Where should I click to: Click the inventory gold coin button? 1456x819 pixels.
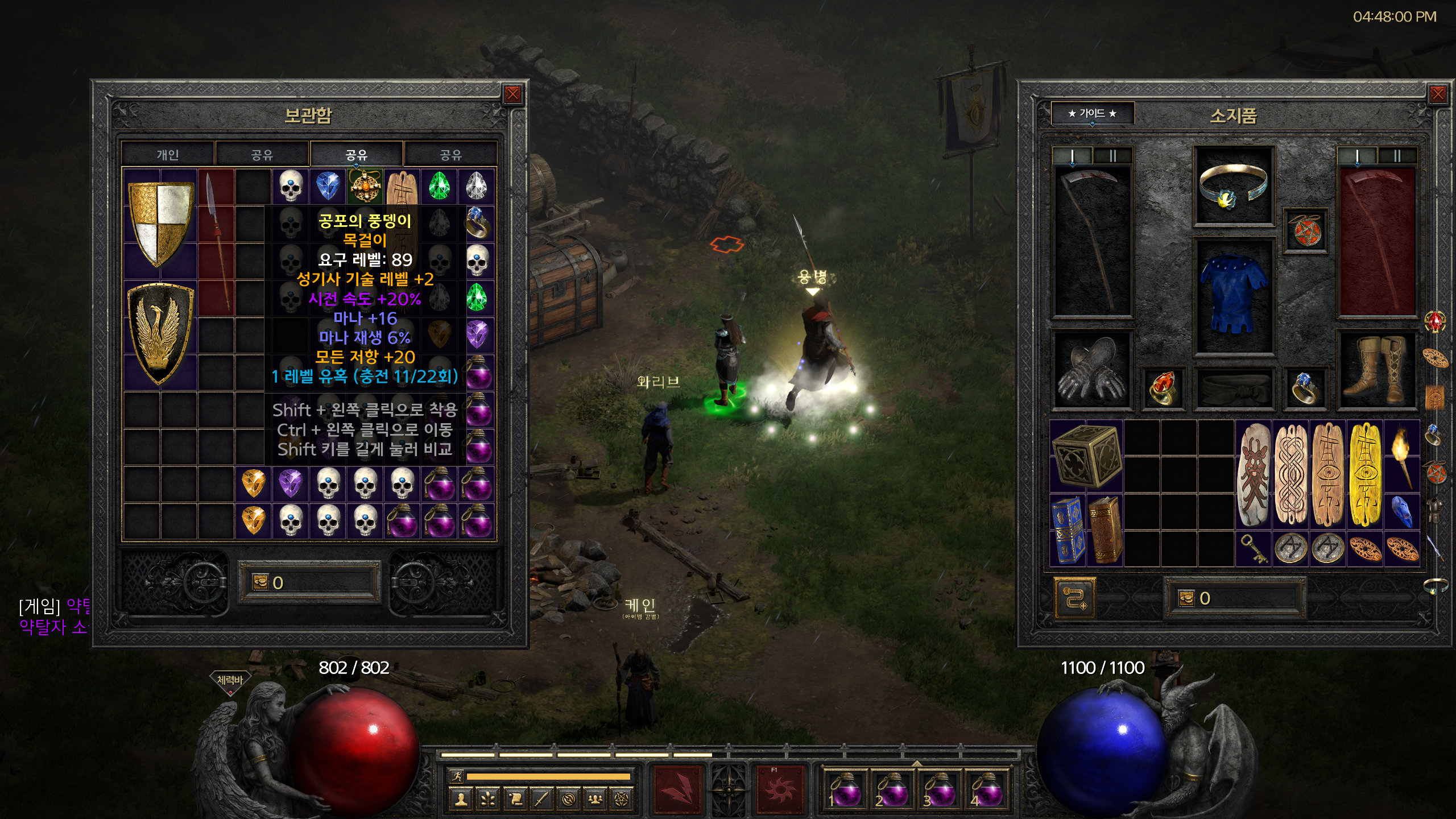point(1187,598)
